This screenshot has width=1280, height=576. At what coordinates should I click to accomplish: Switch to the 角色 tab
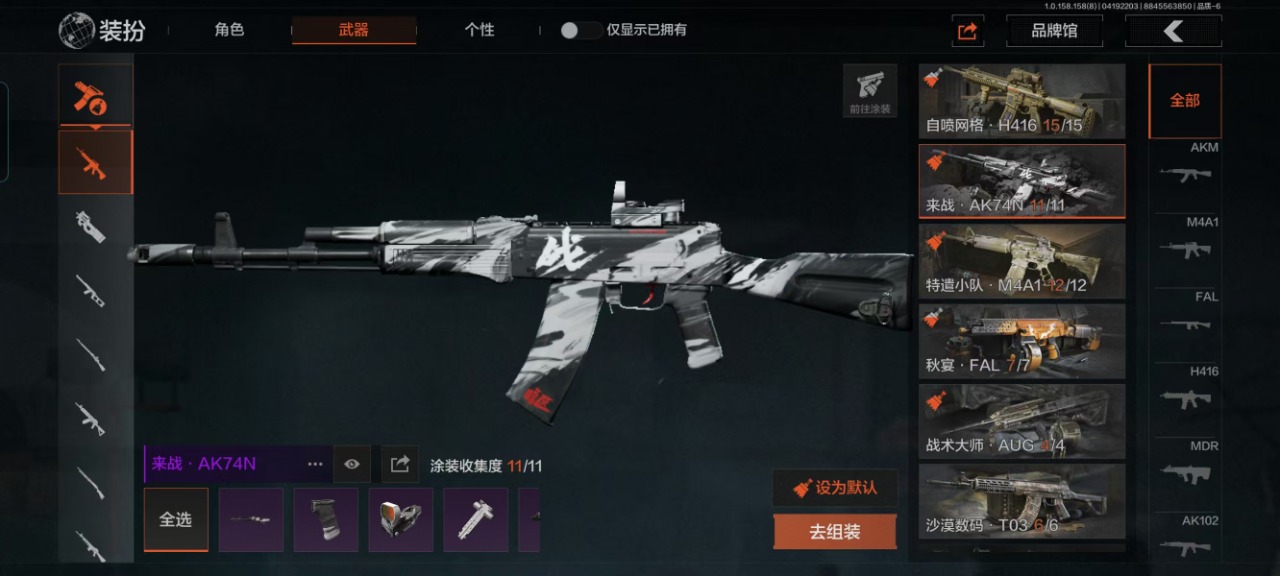click(x=229, y=30)
